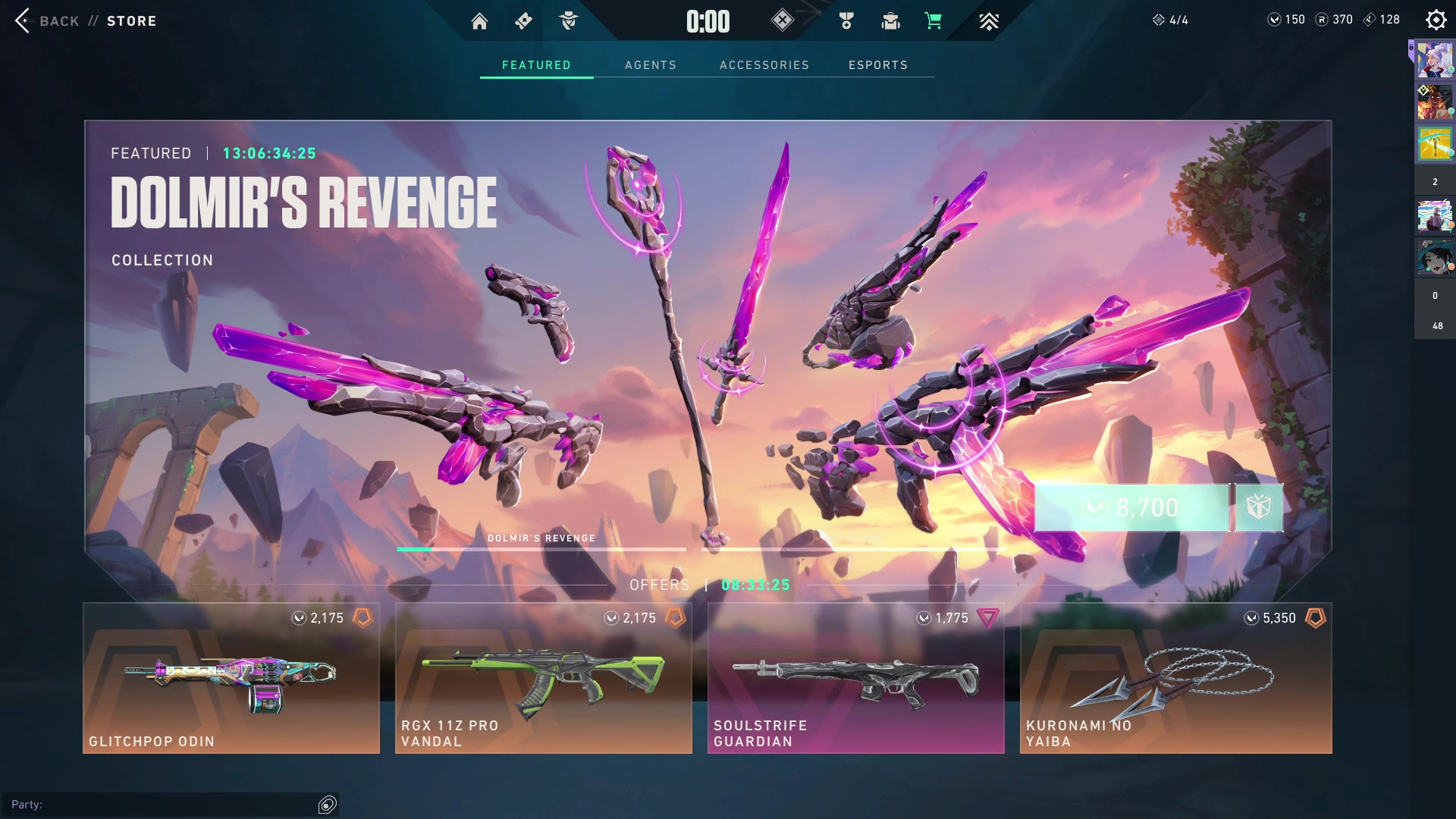Buy Dolmir's Revenge bundle for 8,700
The height and width of the screenshot is (819, 1456).
(1131, 507)
